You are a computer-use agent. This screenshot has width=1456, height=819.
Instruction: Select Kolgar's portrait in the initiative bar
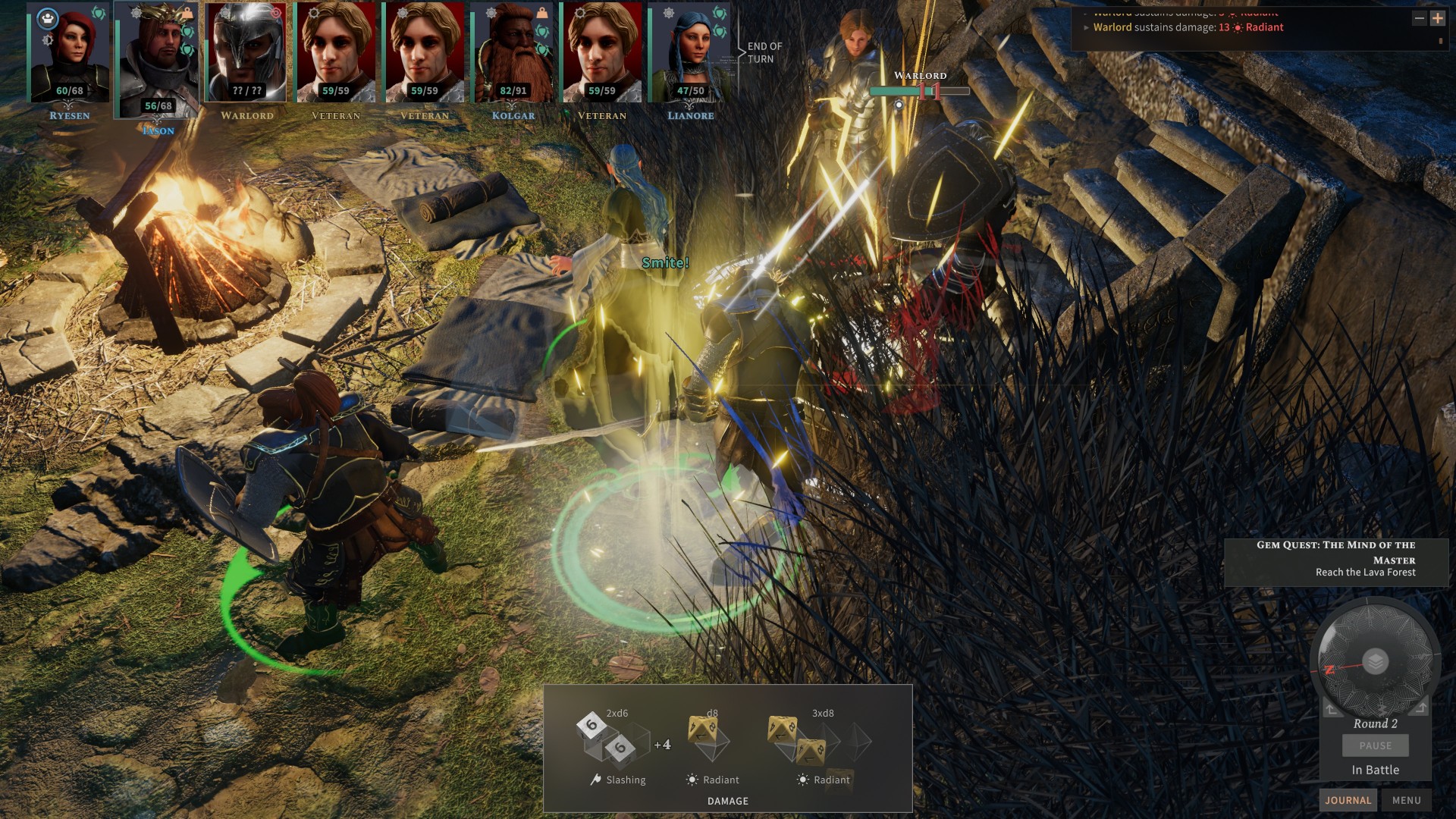coord(513,53)
